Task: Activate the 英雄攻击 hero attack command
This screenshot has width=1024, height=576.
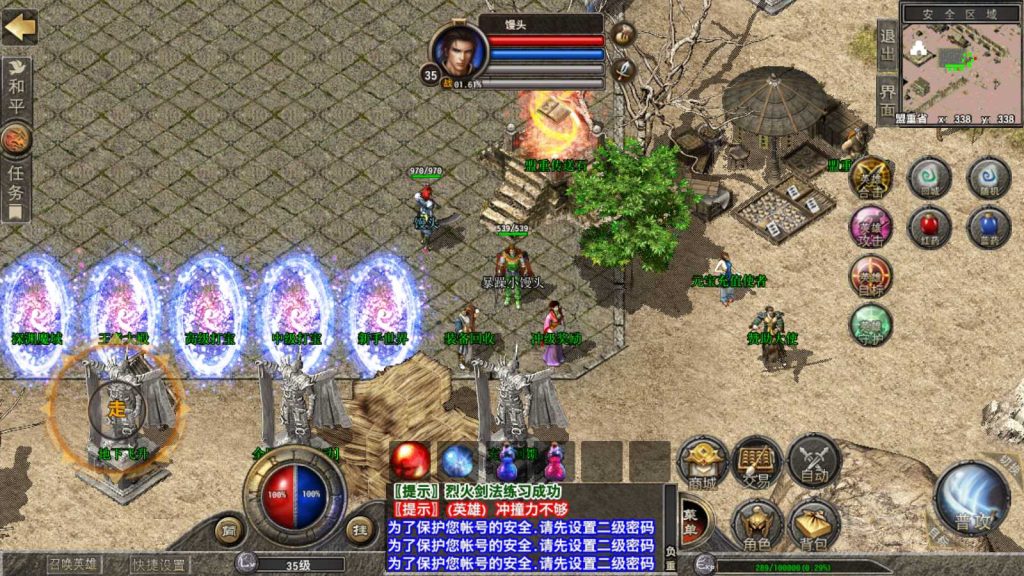Action: (x=871, y=227)
